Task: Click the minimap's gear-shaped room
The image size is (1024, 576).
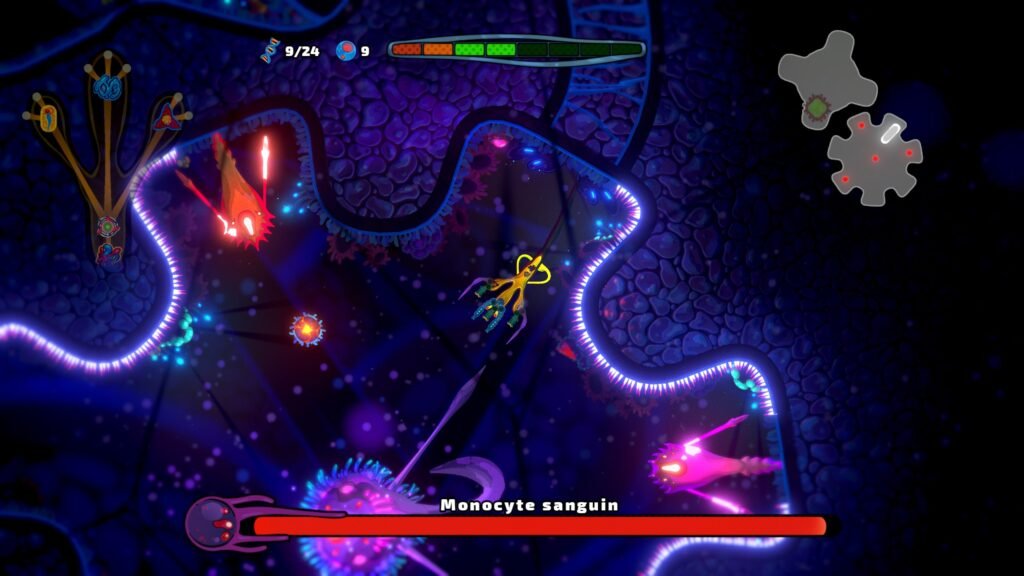Action: 875,158
